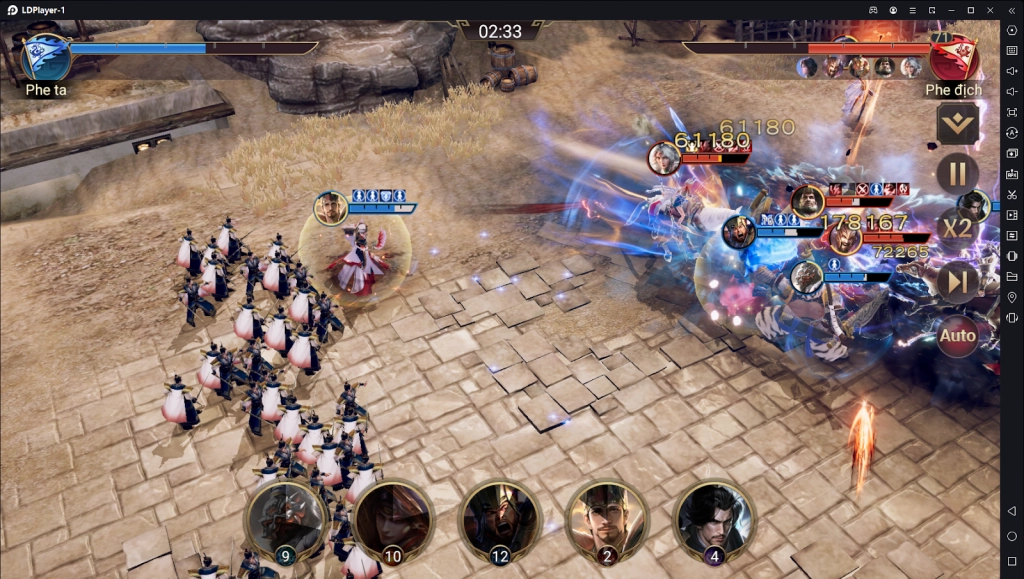Toggle X2 battle speed
The image size is (1024, 579).
click(x=957, y=228)
